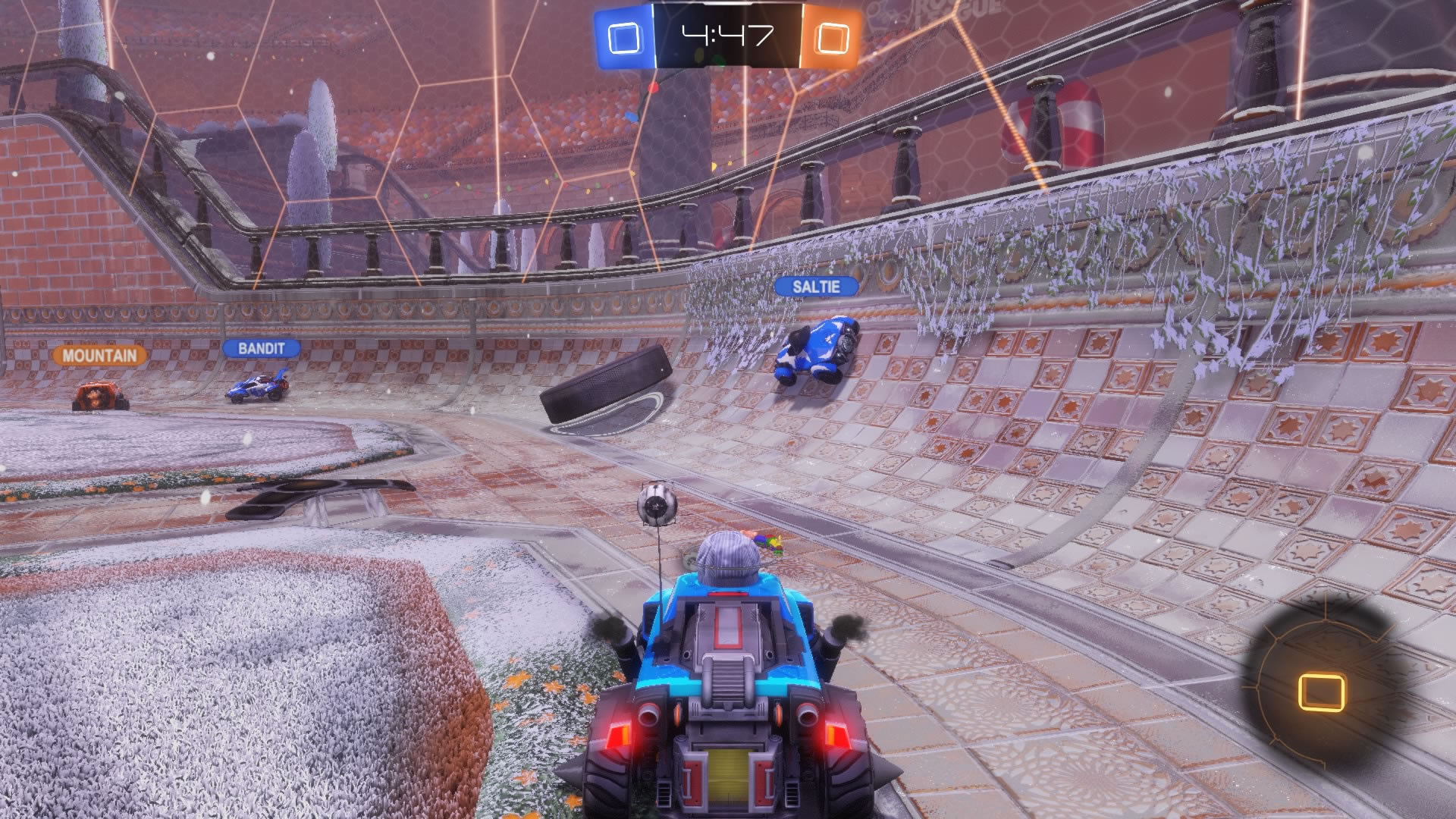Select the orange MOUNTAIN name tag

point(99,355)
